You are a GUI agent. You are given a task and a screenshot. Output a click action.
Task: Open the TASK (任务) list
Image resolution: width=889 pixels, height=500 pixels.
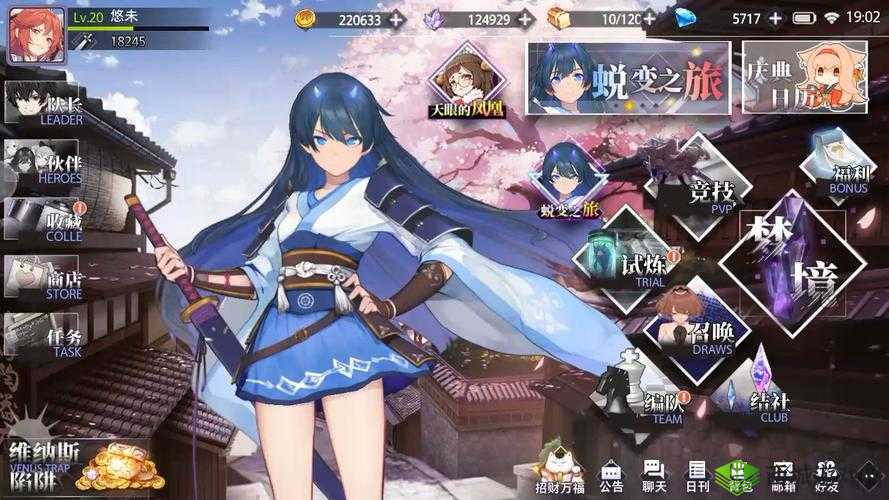(x=44, y=335)
